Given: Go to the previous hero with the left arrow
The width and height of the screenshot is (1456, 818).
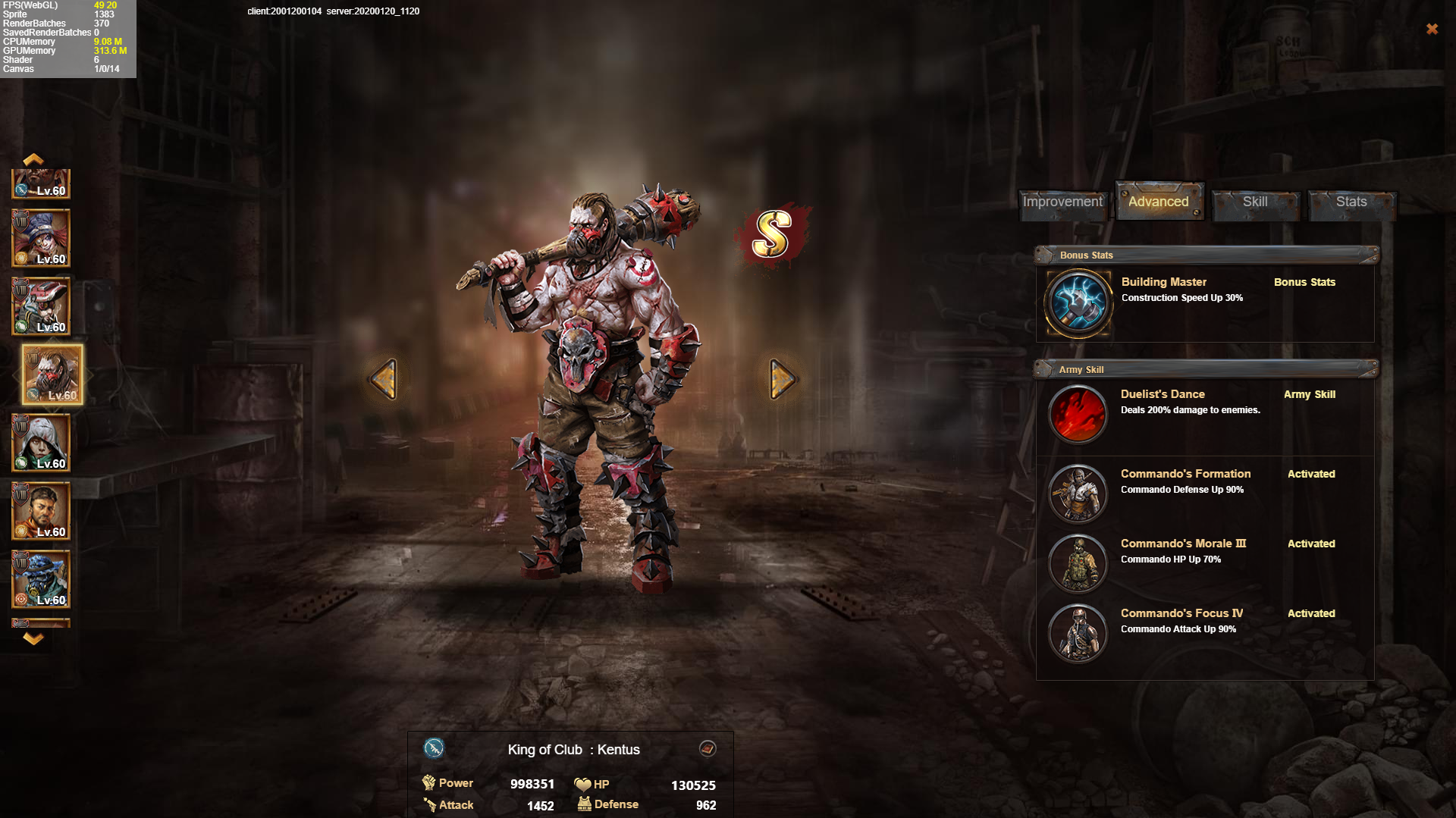Looking at the screenshot, I should [x=384, y=378].
